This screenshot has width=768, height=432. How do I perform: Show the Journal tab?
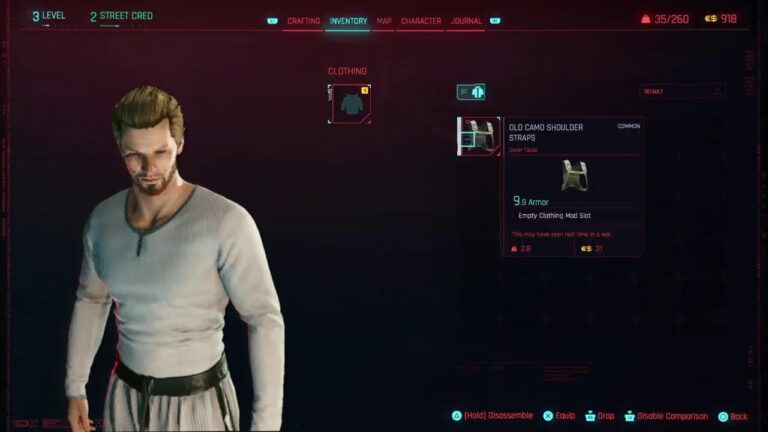pos(466,21)
